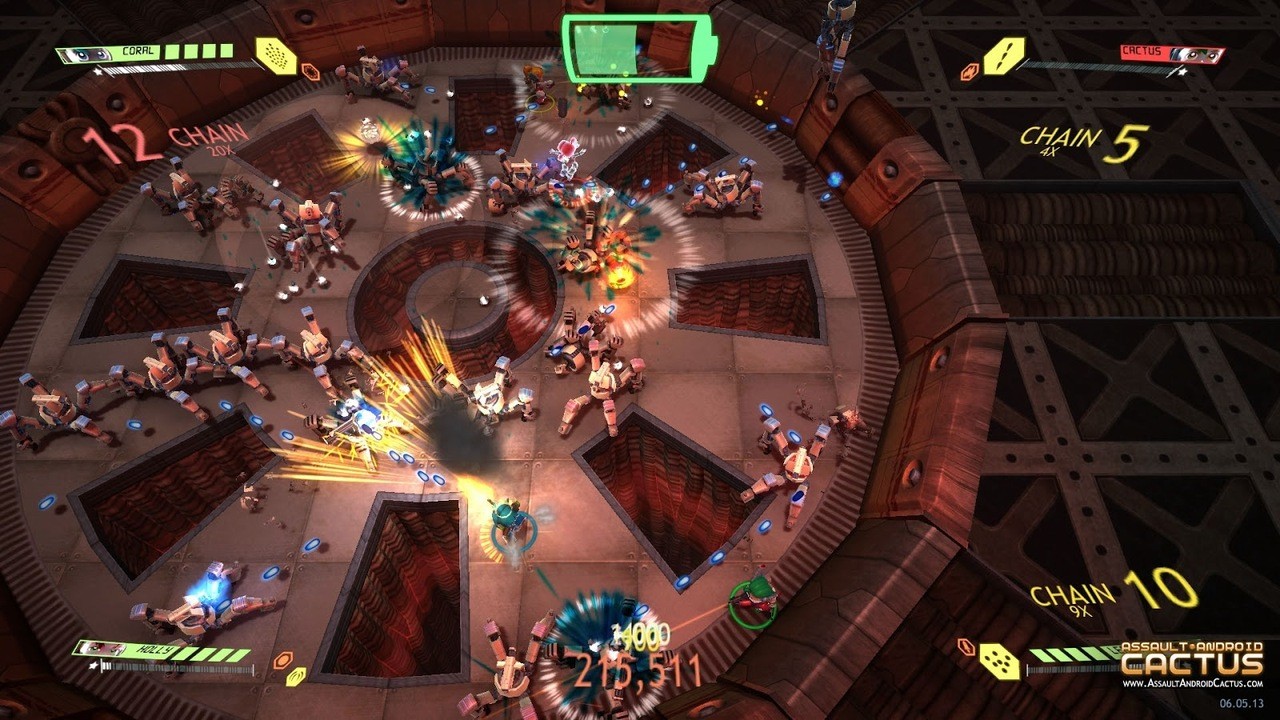
Task: Toggle the star rank marker under Coral's bar
Action: tap(98, 70)
